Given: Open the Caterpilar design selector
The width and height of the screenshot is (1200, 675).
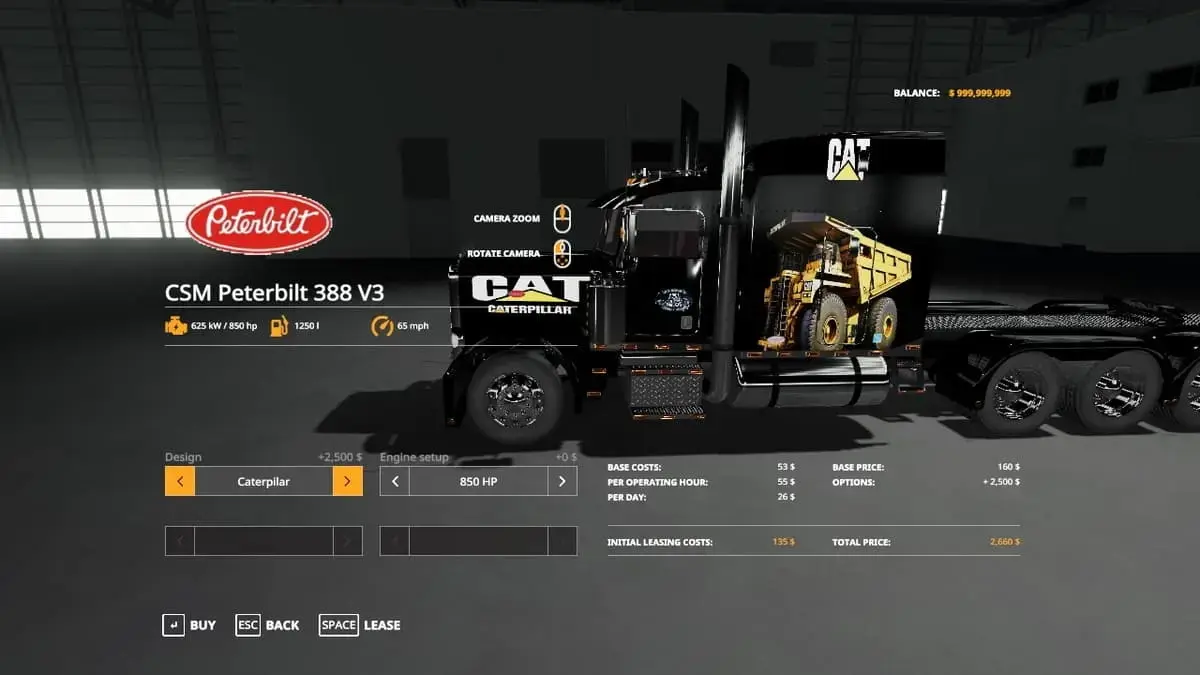Looking at the screenshot, I should pos(264,481).
